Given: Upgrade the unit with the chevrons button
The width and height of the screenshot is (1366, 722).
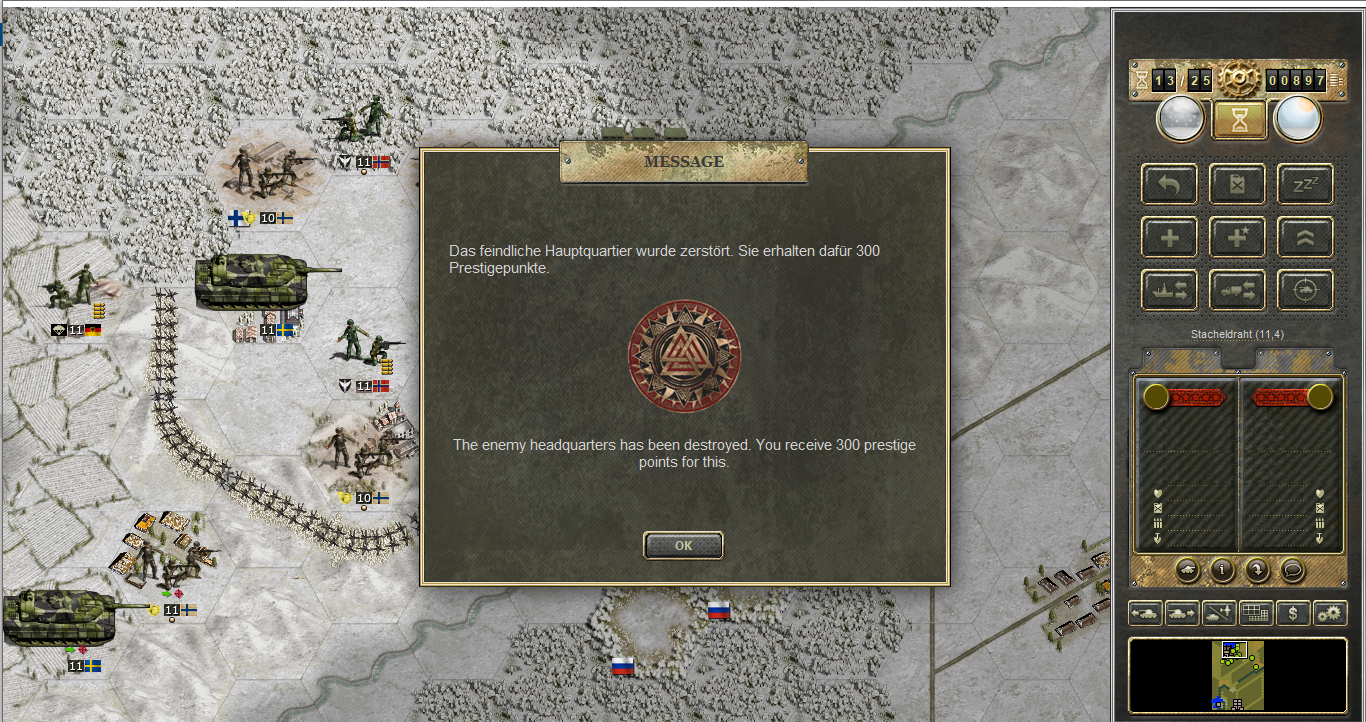Looking at the screenshot, I should click(x=1305, y=237).
